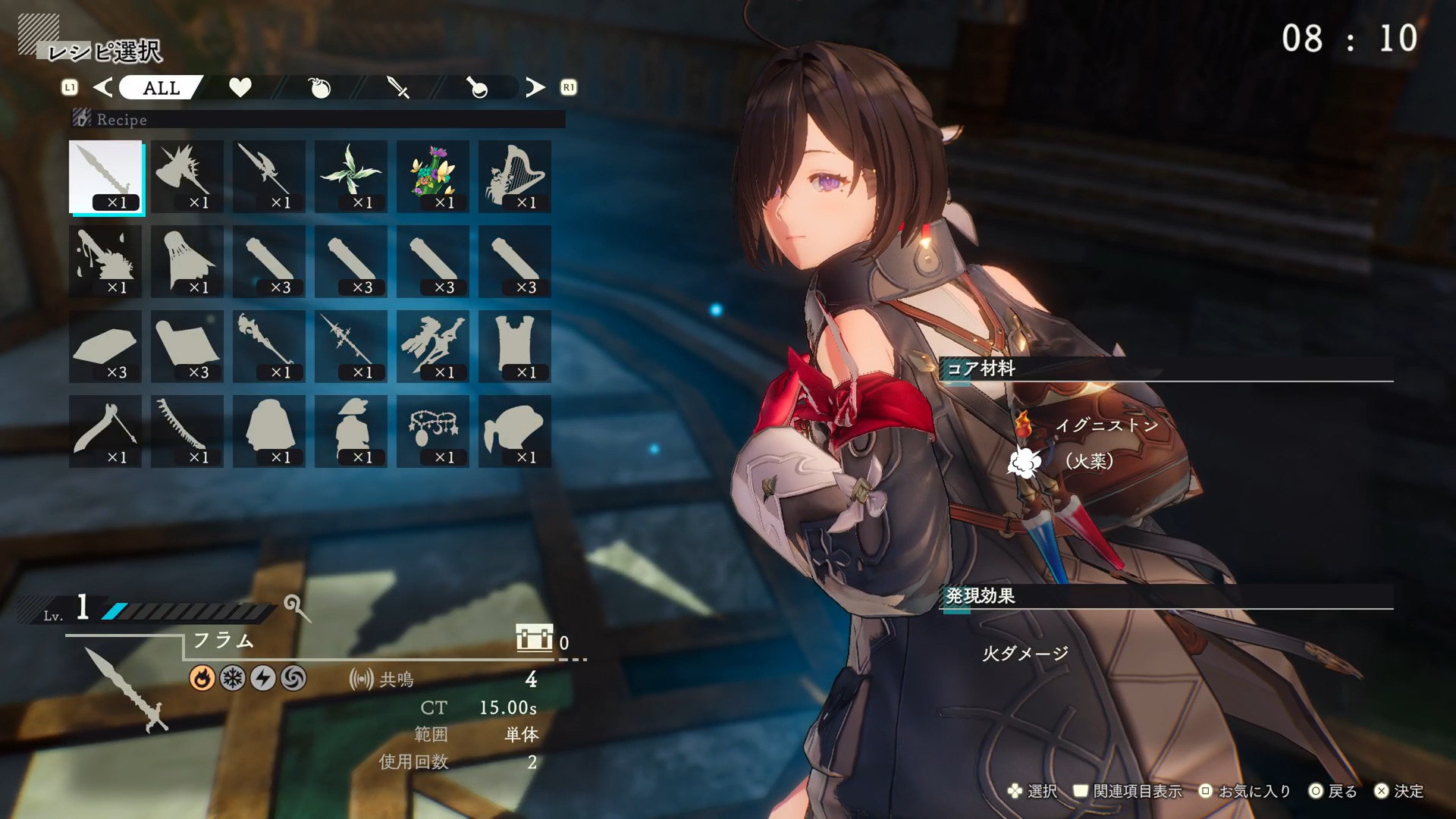
Task: Switch to the ALL recipes tab
Action: click(161, 88)
